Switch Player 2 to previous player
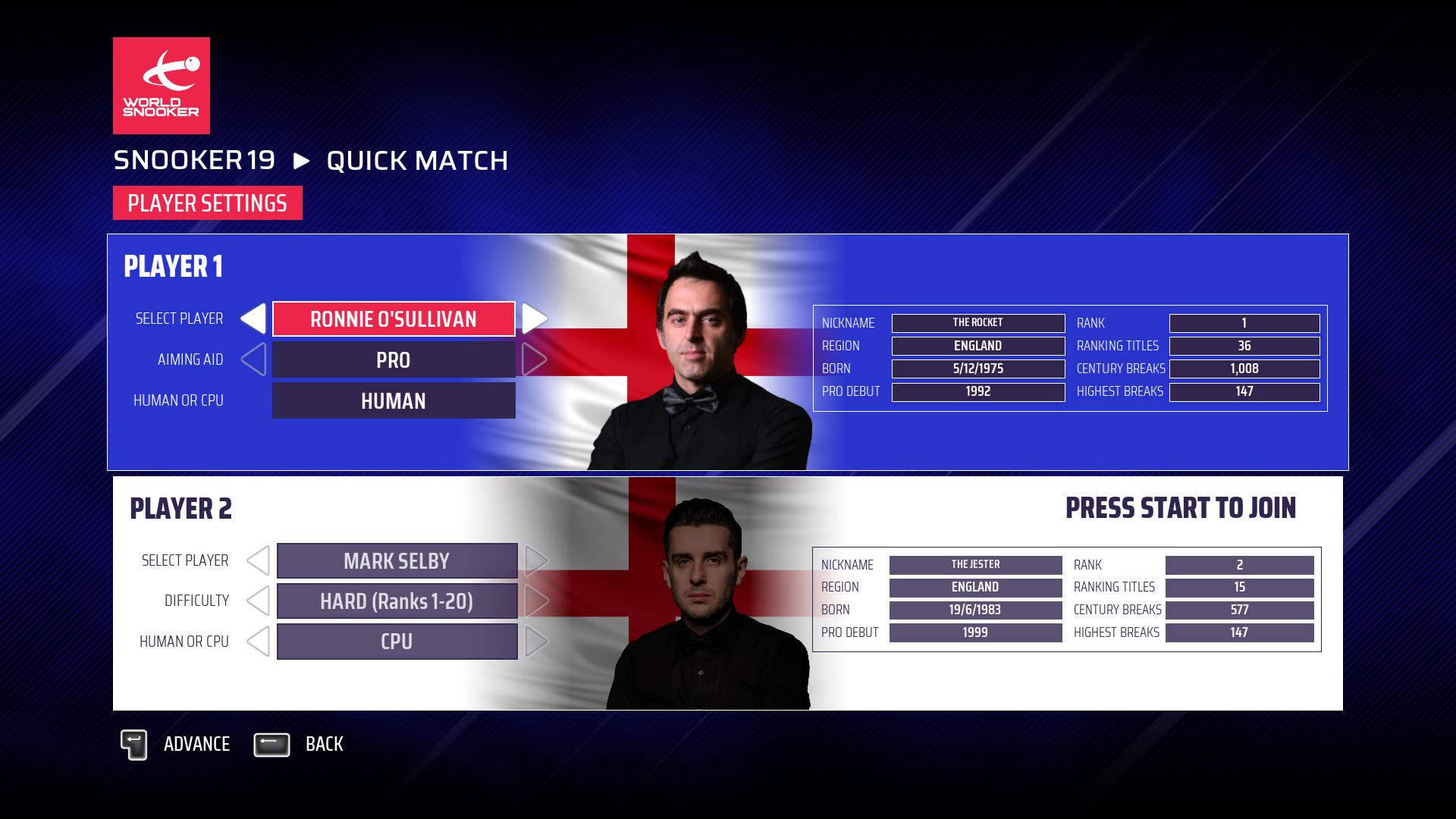Image resolution: width=1456 pixels, height=819 pixels. coord(258,561)
